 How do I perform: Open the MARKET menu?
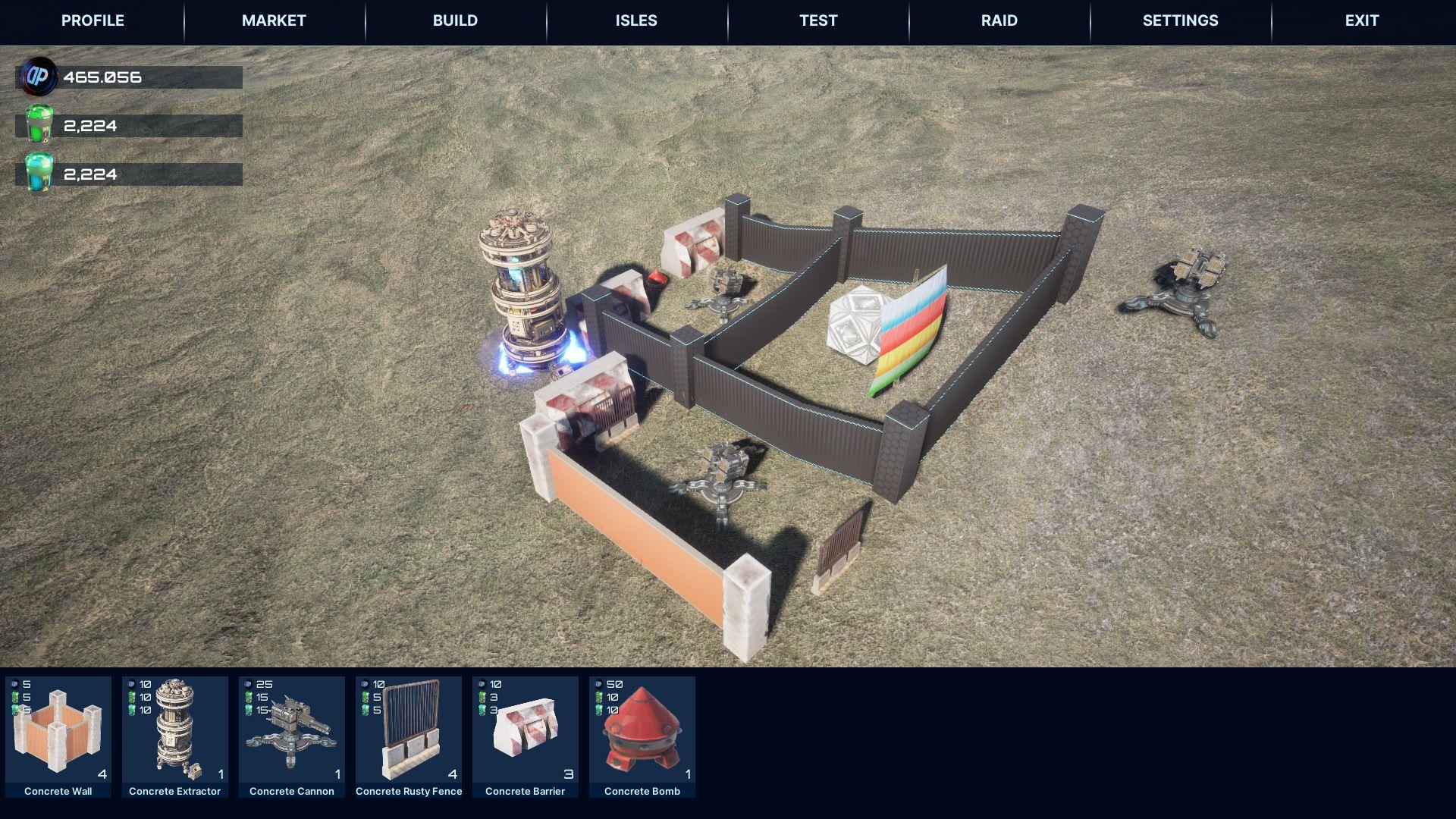[x=274, y=20]
